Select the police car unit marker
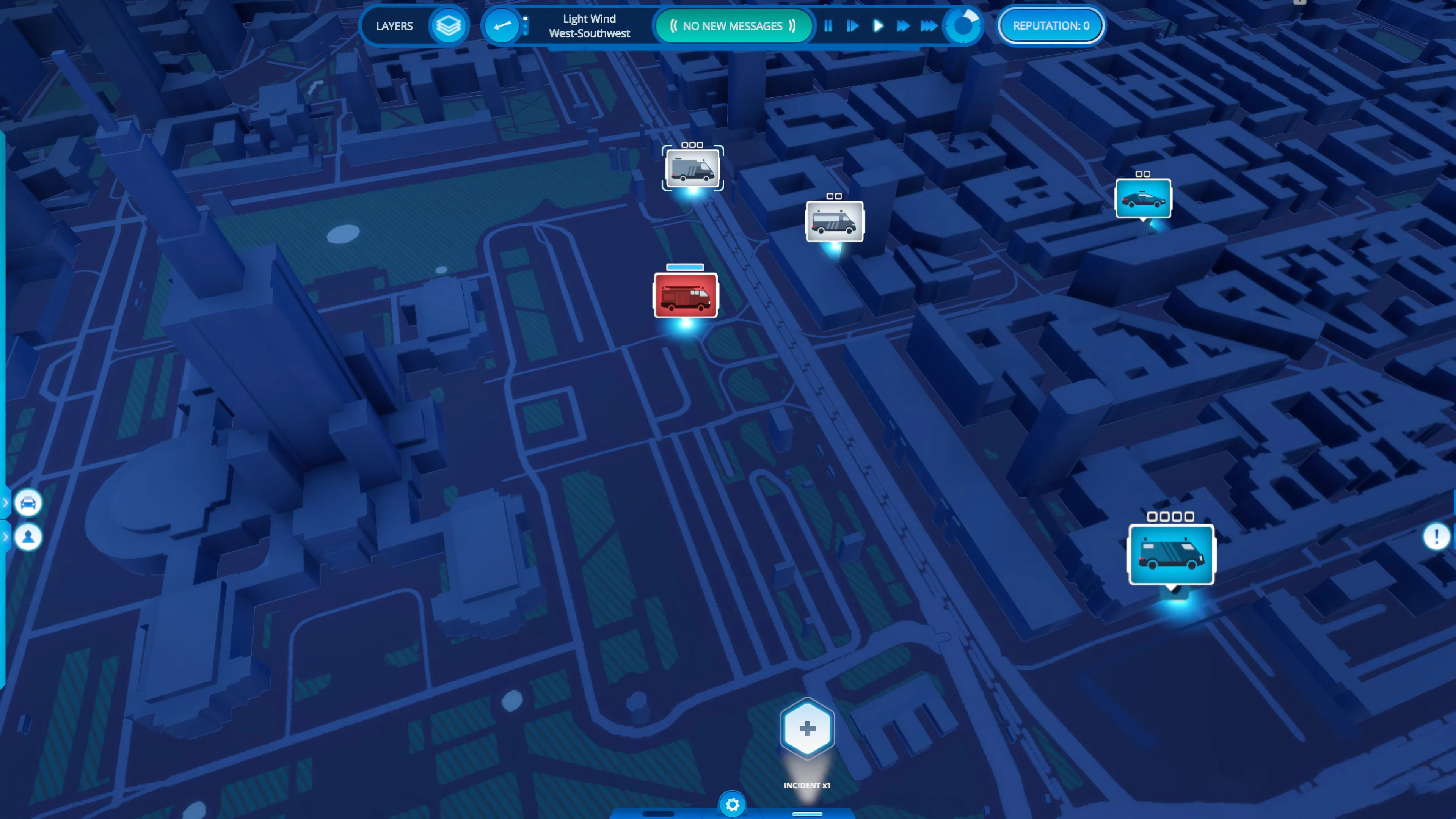The width and height of the screenshot is (1456, 819). click(1143, 198)
